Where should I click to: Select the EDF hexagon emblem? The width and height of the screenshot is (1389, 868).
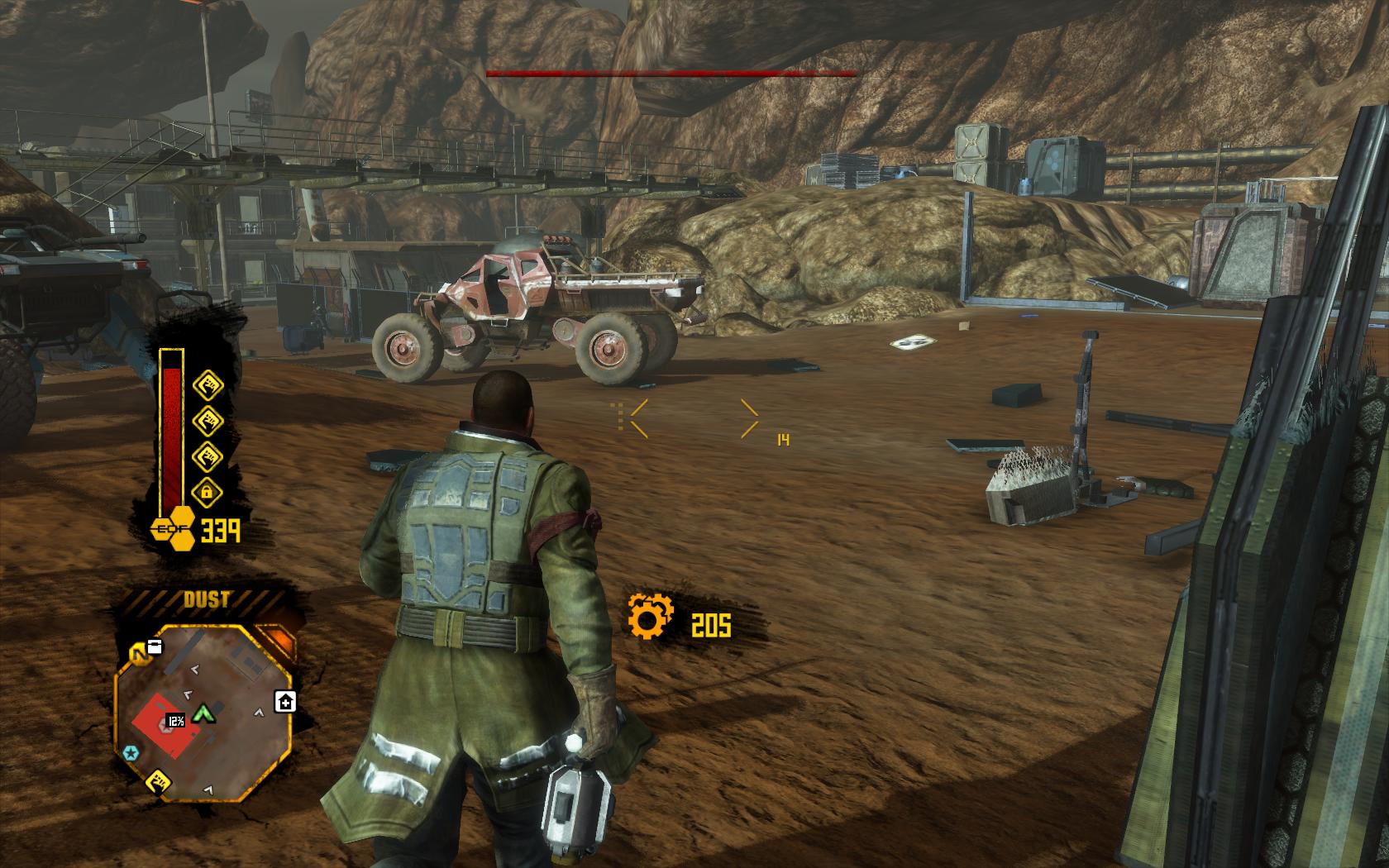point(172,530)
